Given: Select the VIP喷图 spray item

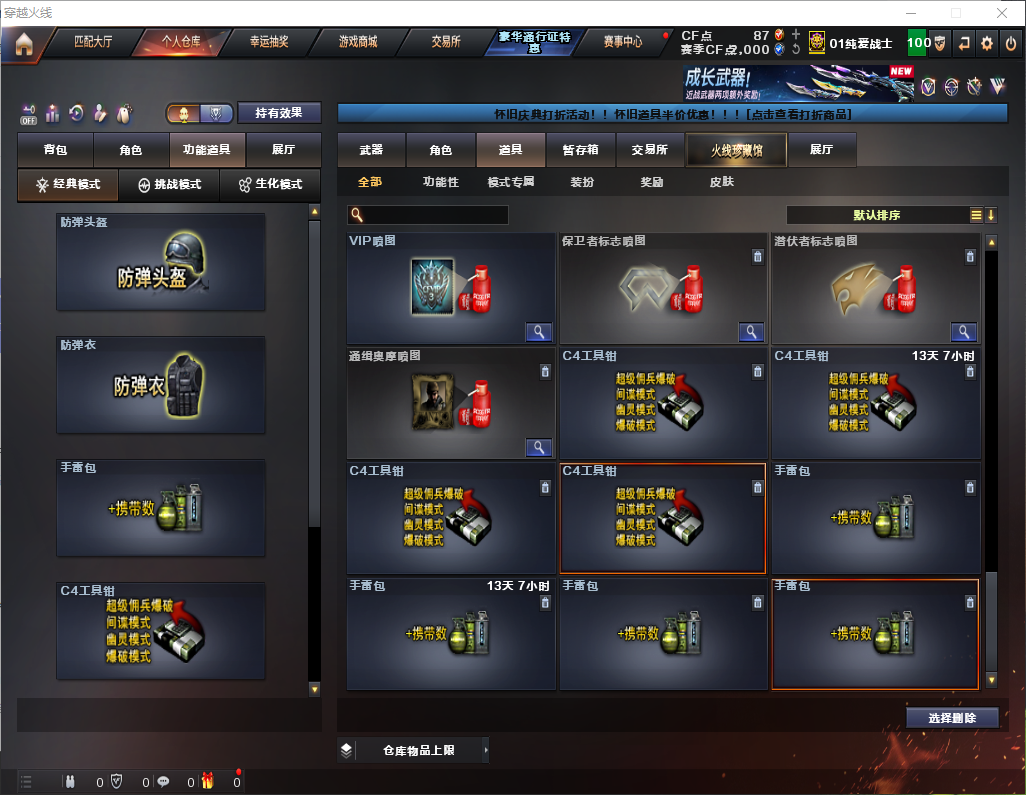Looking at the screenshot, I should pos(450,289).
